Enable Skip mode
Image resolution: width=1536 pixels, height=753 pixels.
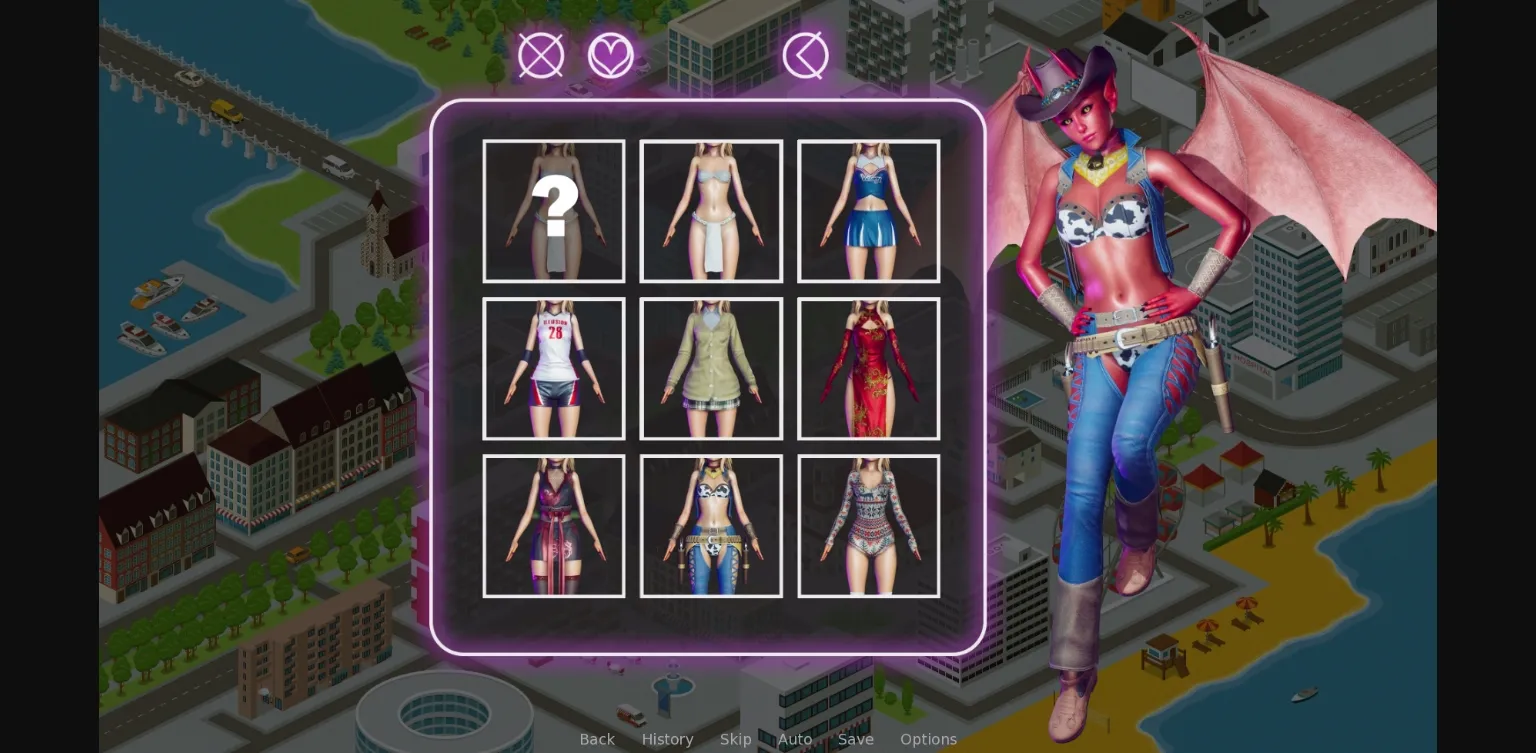tap(736, 739)
